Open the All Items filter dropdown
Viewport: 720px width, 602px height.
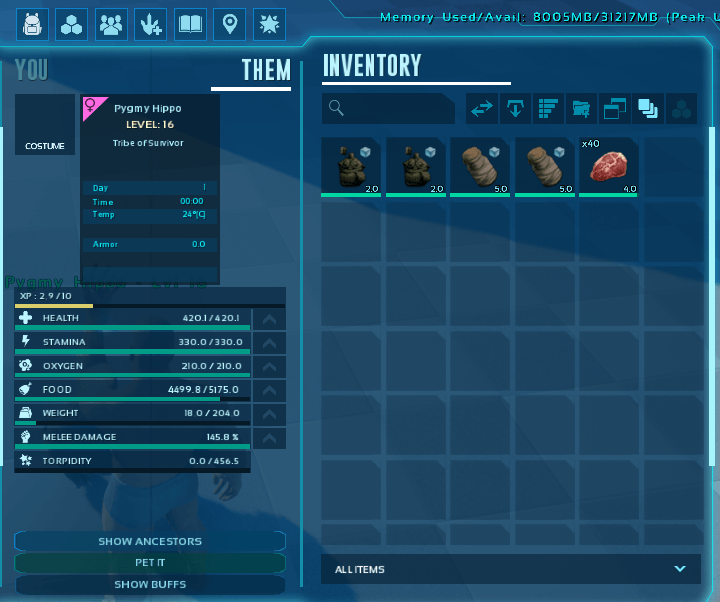pos(510,569)
